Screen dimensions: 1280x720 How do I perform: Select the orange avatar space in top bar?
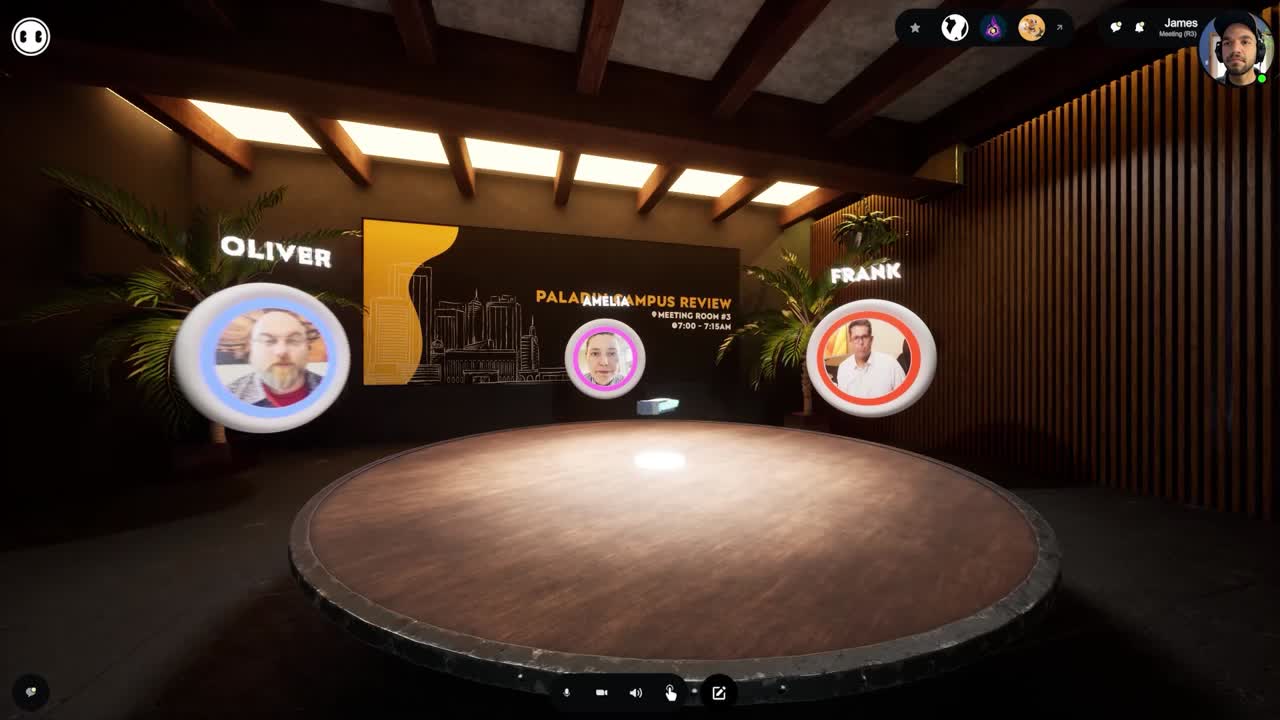pyautogui.click(x=1033, y=29)
